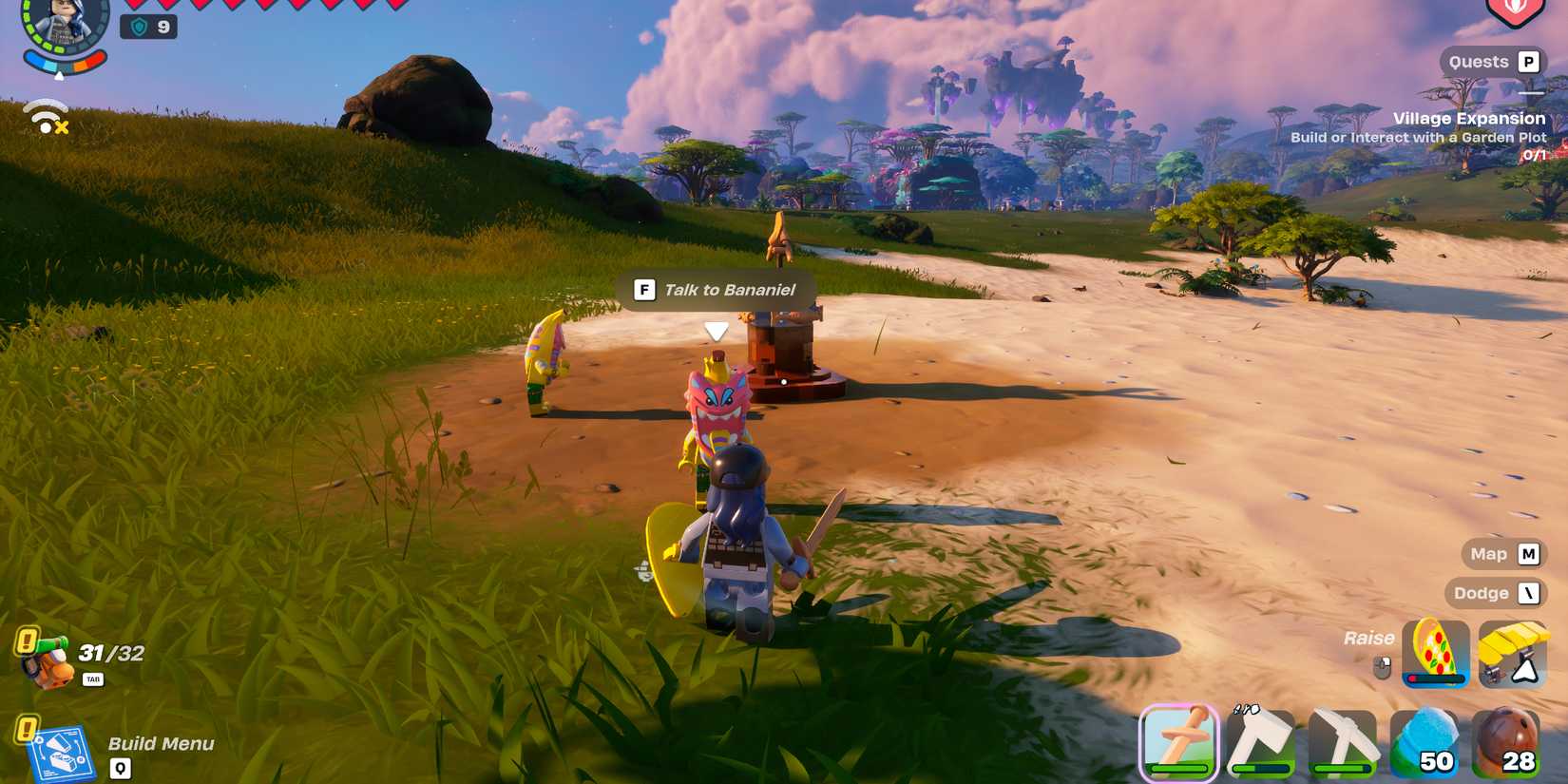1568x784 pixels.
Task: Select the yellow glider item slot
Action: (x=1513, y=654)
